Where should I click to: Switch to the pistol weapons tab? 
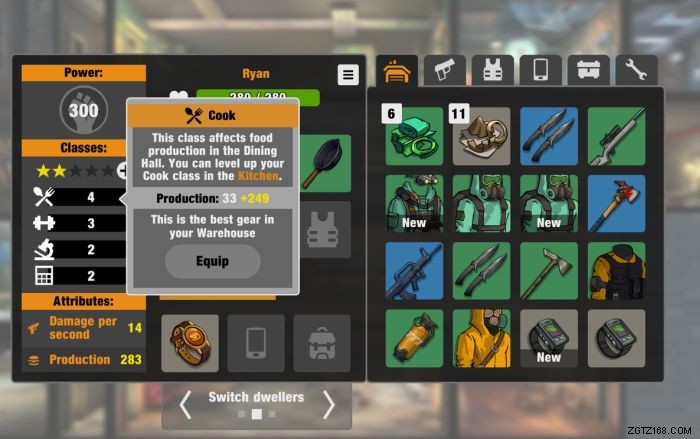444,70
